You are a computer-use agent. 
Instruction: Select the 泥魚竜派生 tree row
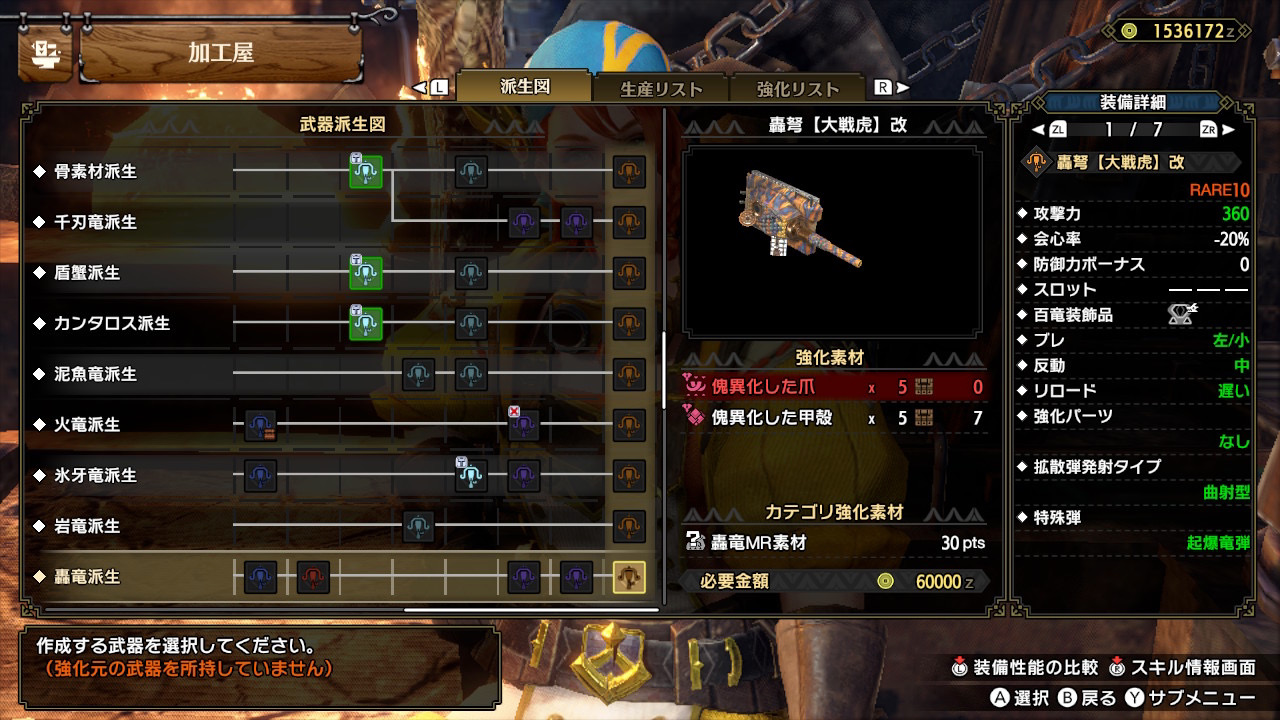(x=96, y=374)
